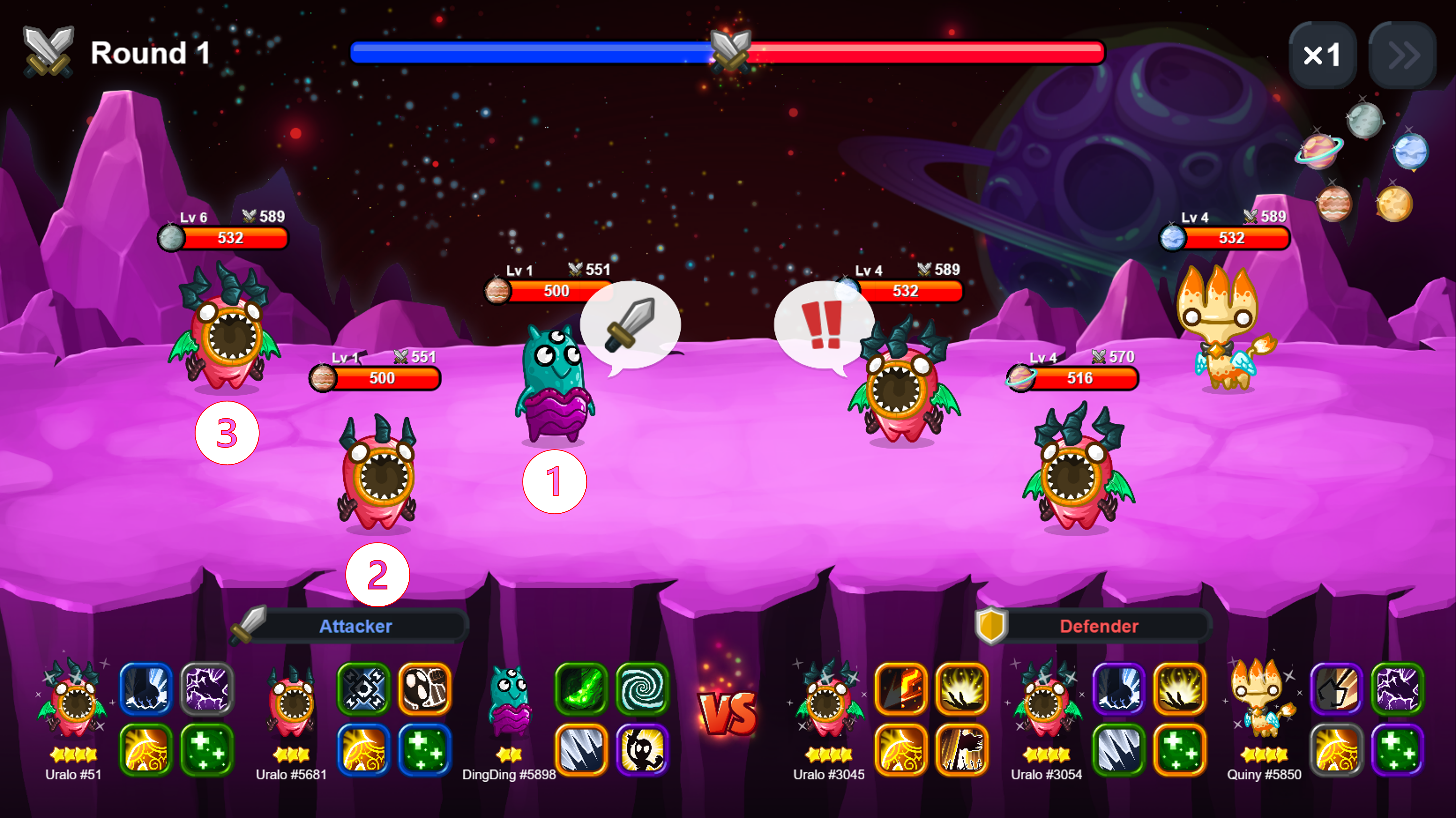View the Quiny #5850 portrait
Viewport: 1456px width, 818px height.
pyautogui.click(x=1263, y=701)
